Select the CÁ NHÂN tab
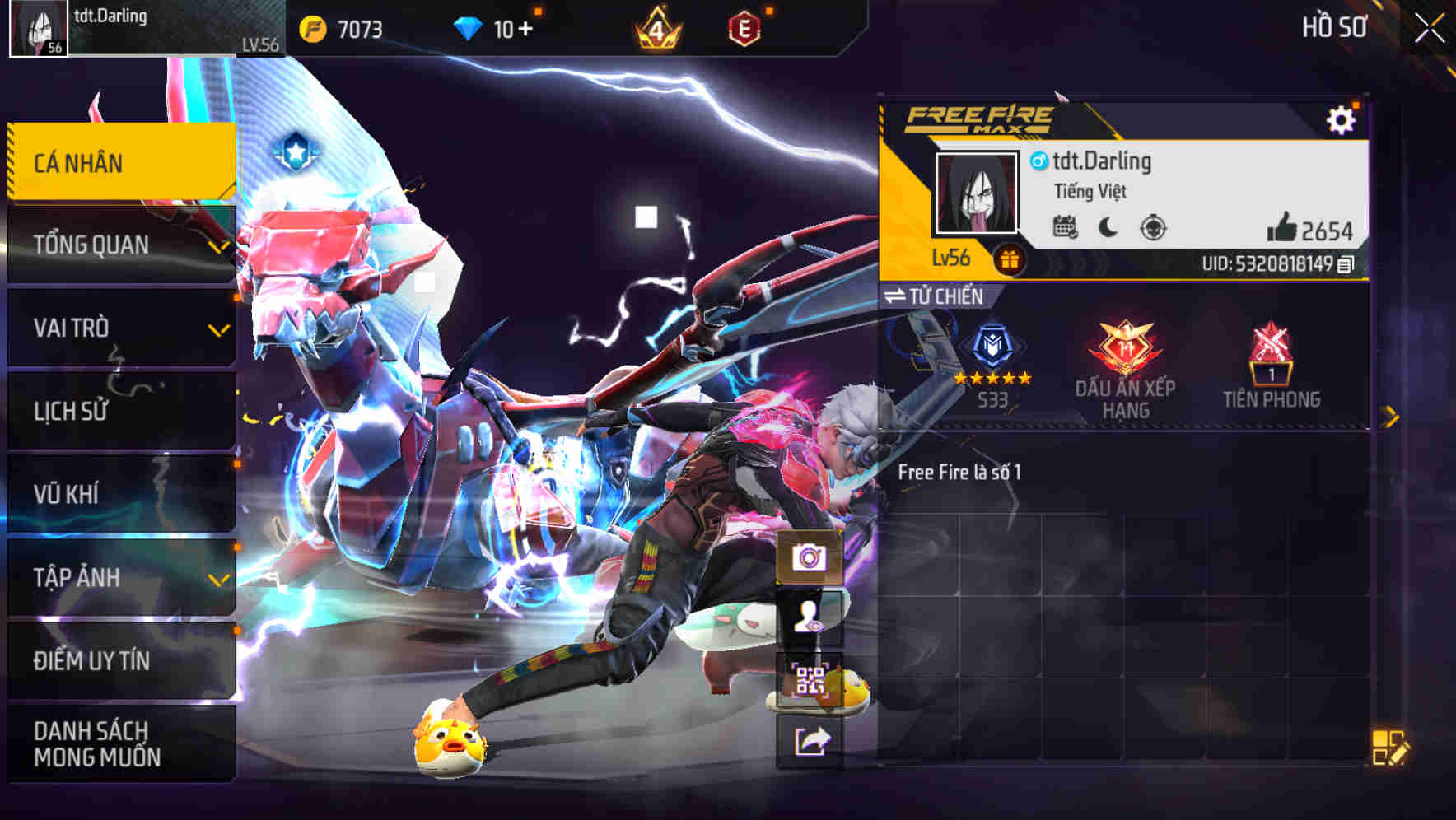1456x820 pixels. [x=115, y=162]
